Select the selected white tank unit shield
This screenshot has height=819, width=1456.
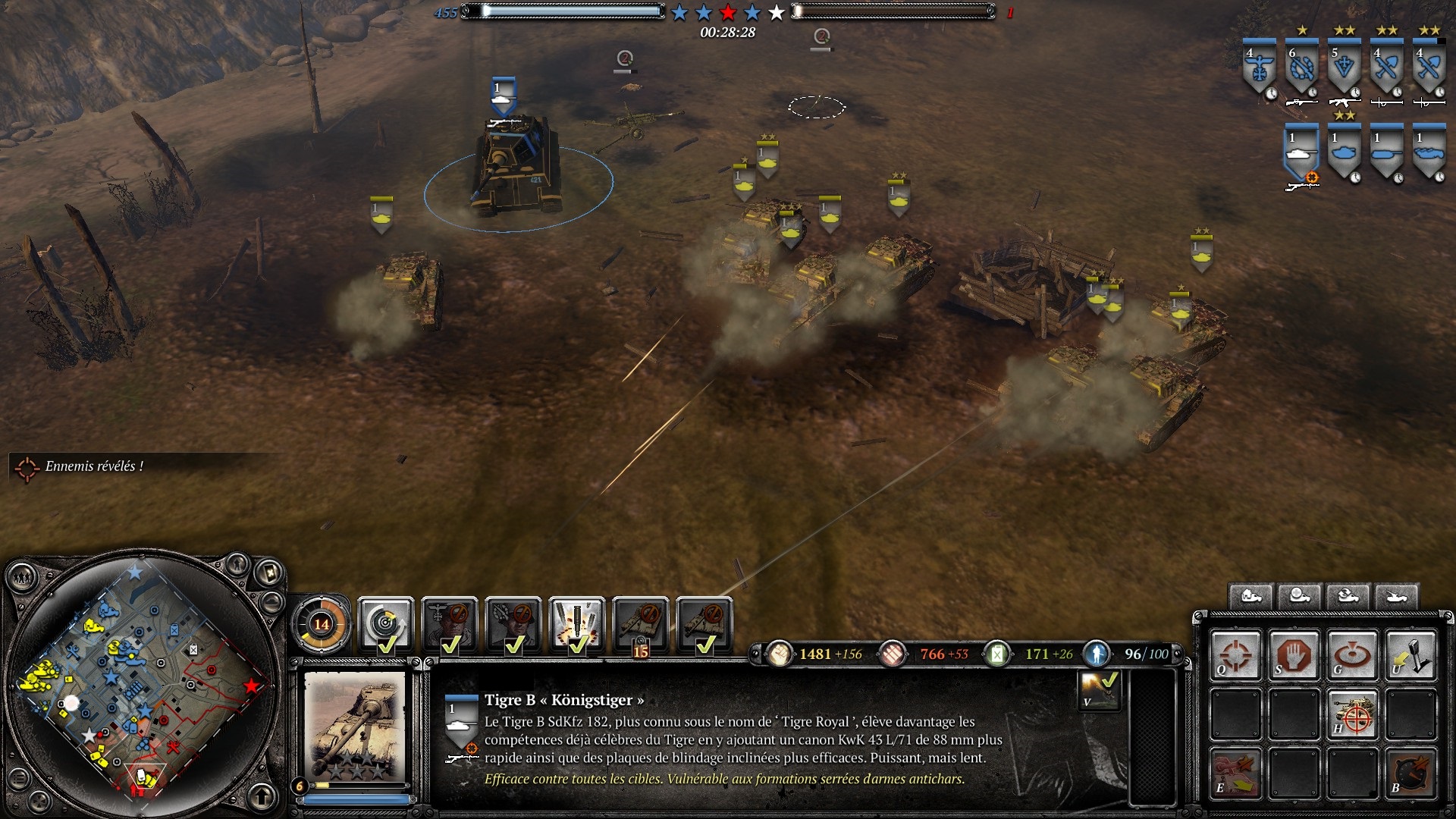click(x=1301, y=153)
